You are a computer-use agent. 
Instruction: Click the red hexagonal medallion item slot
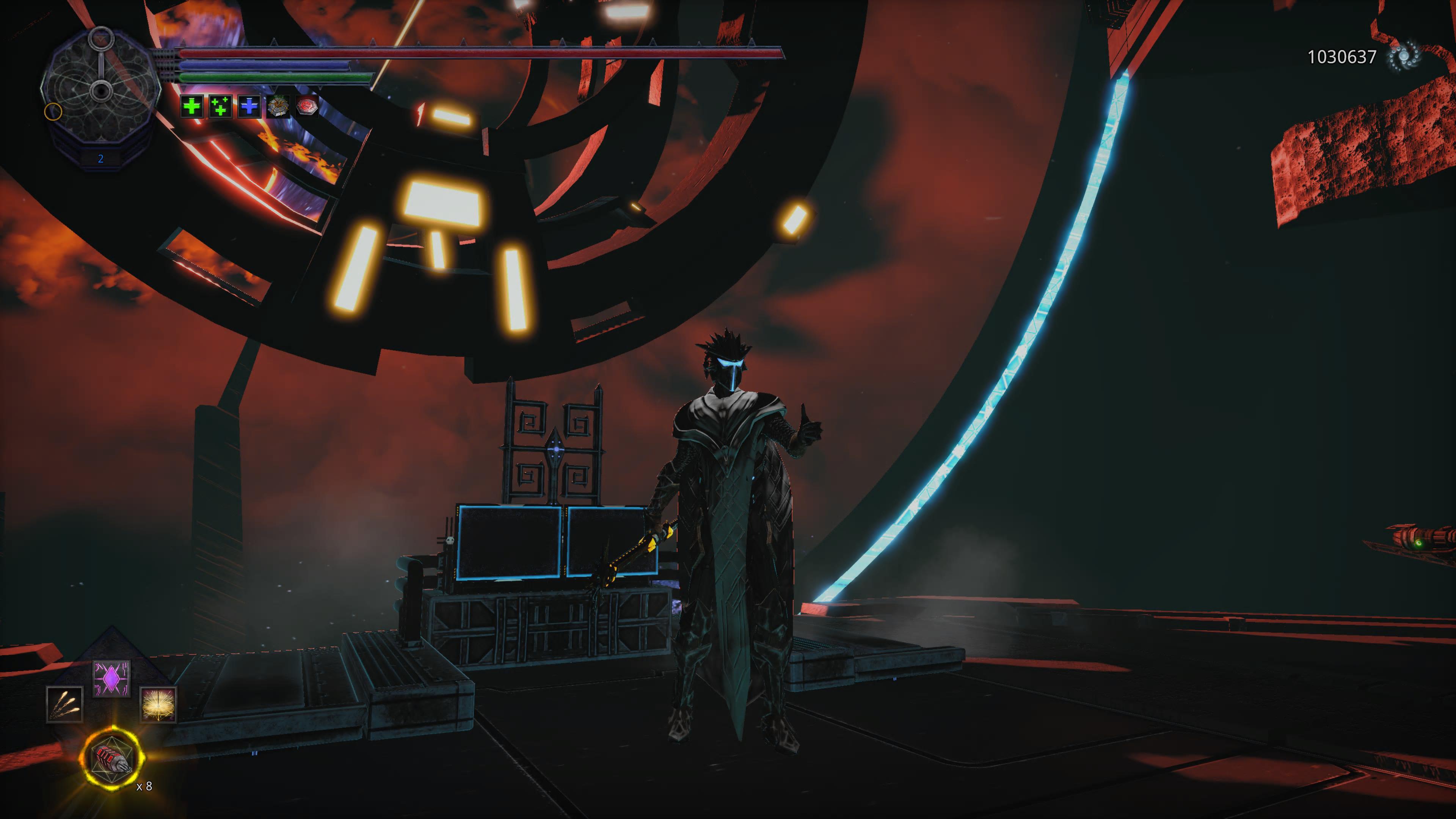pos(307,107)
